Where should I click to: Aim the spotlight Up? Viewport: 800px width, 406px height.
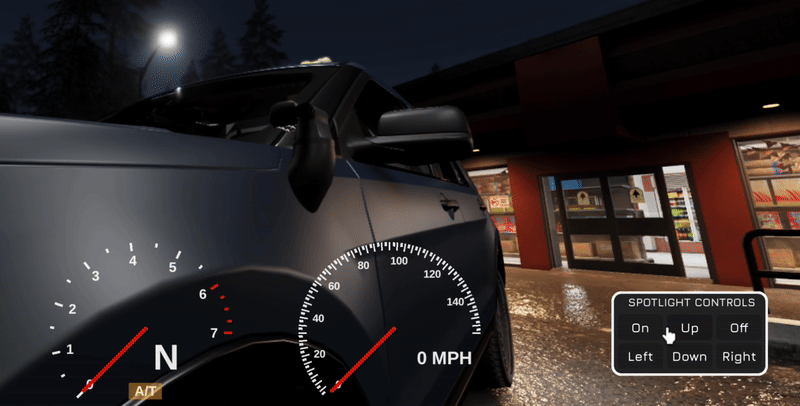tap(690, 328)
